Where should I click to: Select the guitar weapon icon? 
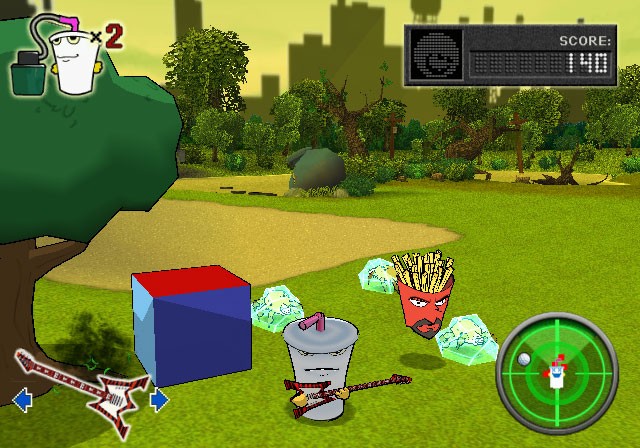click(85, 391)
